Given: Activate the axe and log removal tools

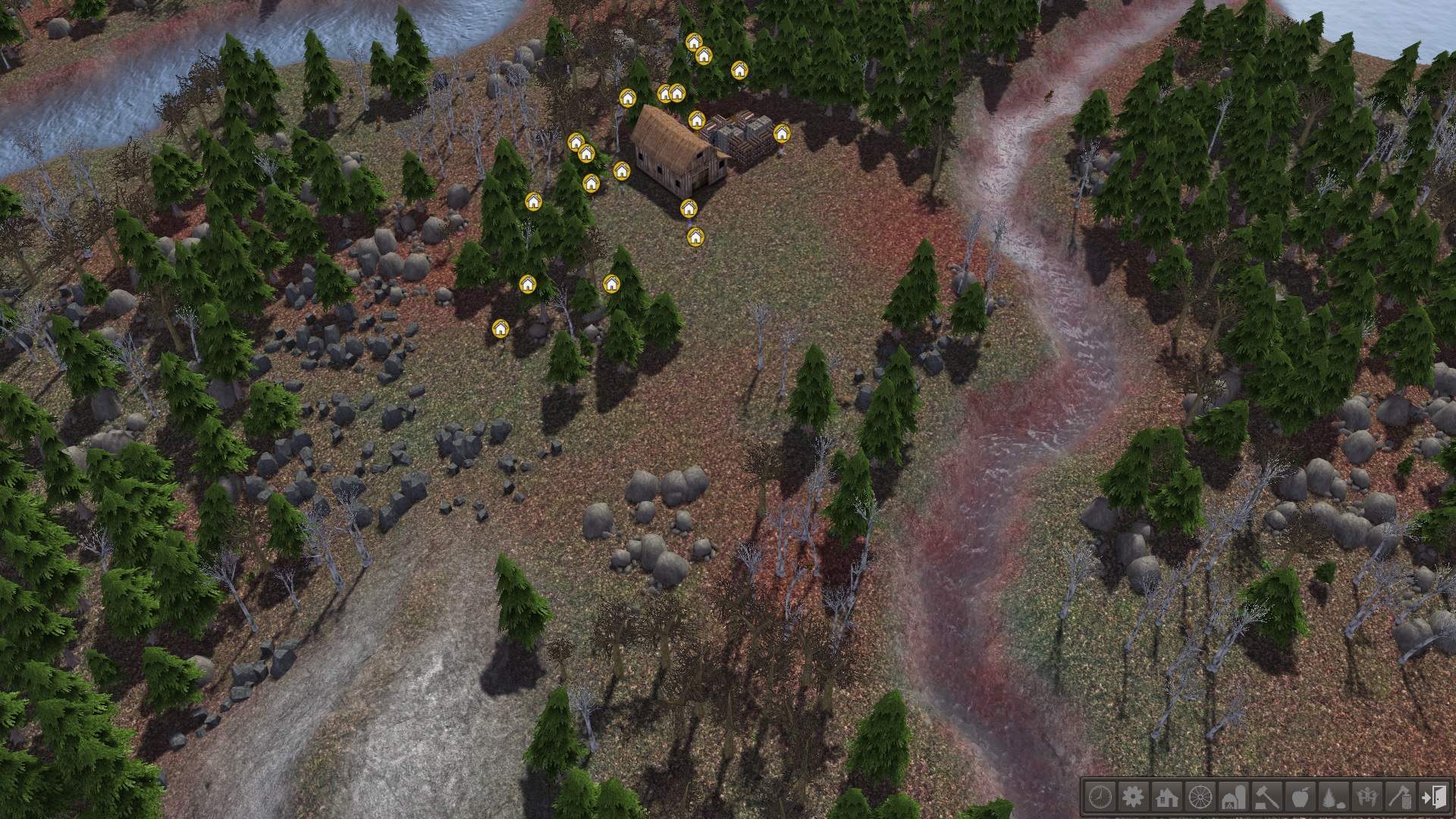Looking at the screenshot, I should 1401,797.
